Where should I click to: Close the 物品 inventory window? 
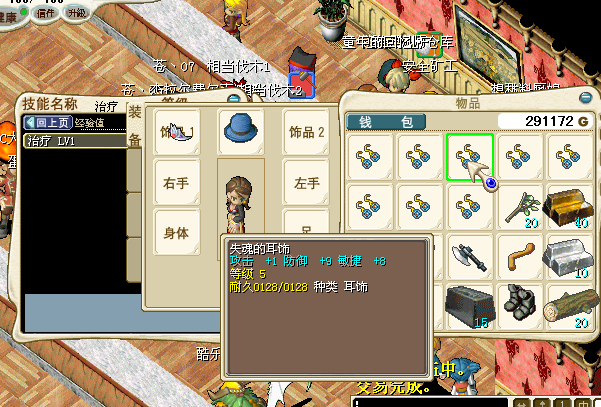[586, 98]
